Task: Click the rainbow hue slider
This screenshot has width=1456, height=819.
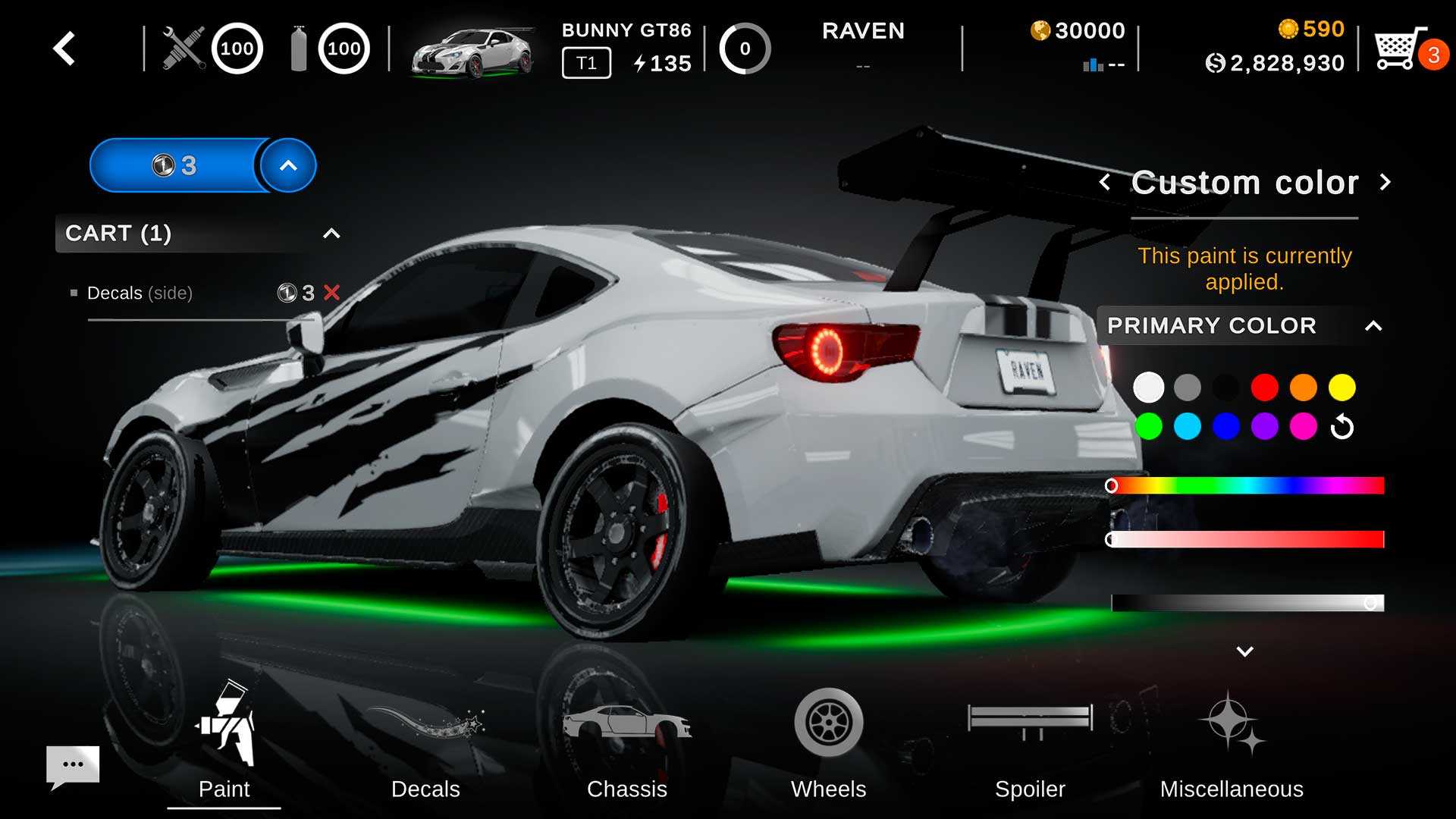Action: click(1247, 485)
